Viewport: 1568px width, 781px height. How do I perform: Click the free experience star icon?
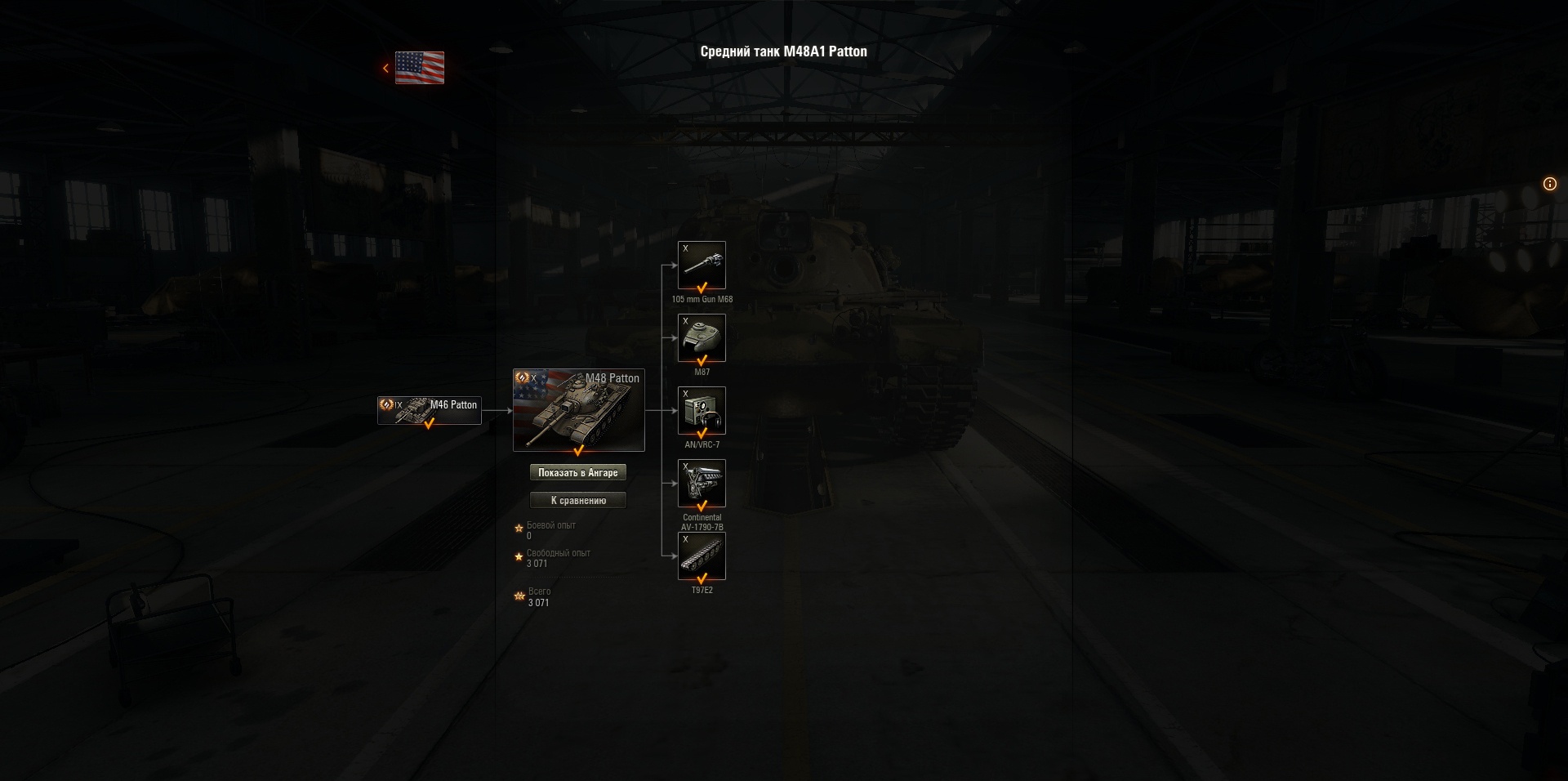point(517,556)
